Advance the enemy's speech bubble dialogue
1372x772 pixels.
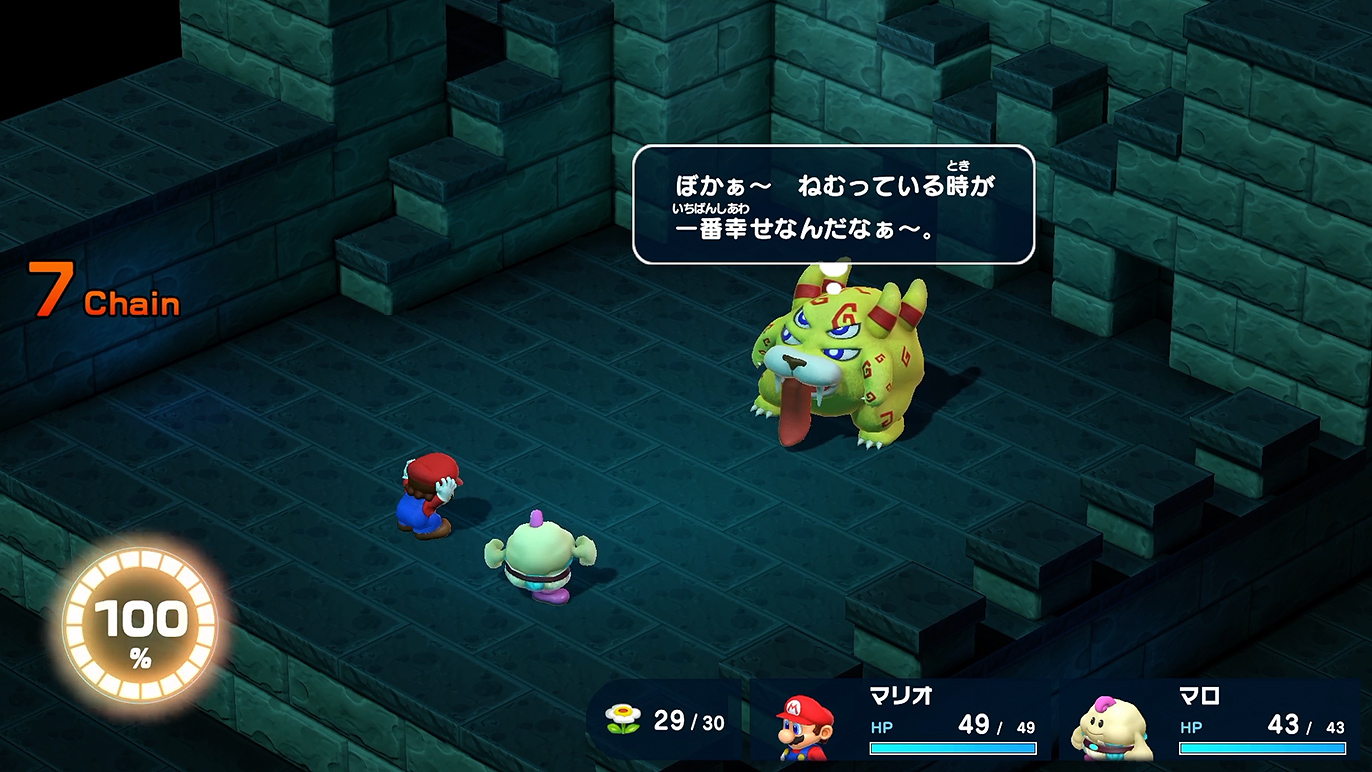coord(833,205)
